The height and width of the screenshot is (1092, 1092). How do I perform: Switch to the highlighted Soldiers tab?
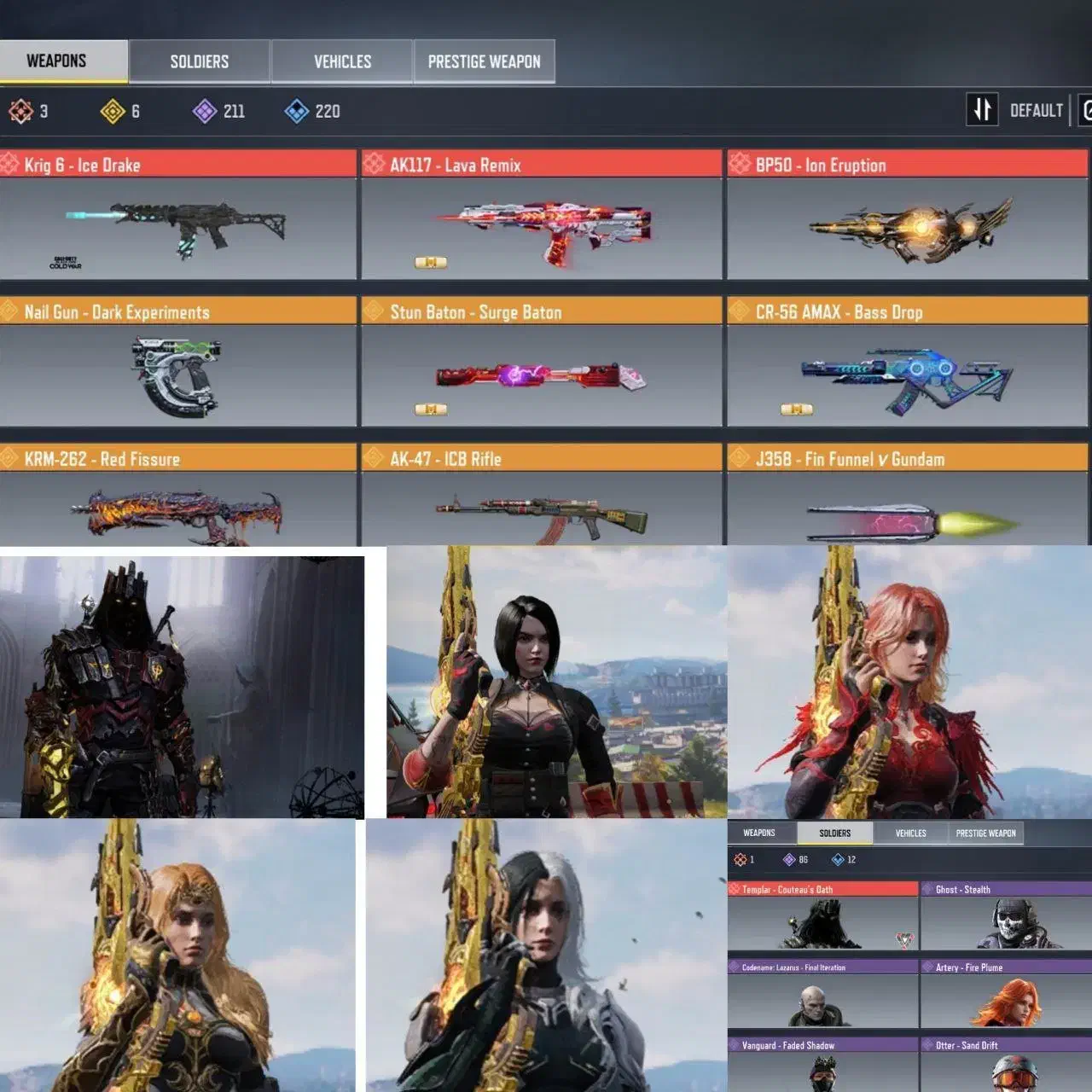pyautogui.click(x=834, y=834)
